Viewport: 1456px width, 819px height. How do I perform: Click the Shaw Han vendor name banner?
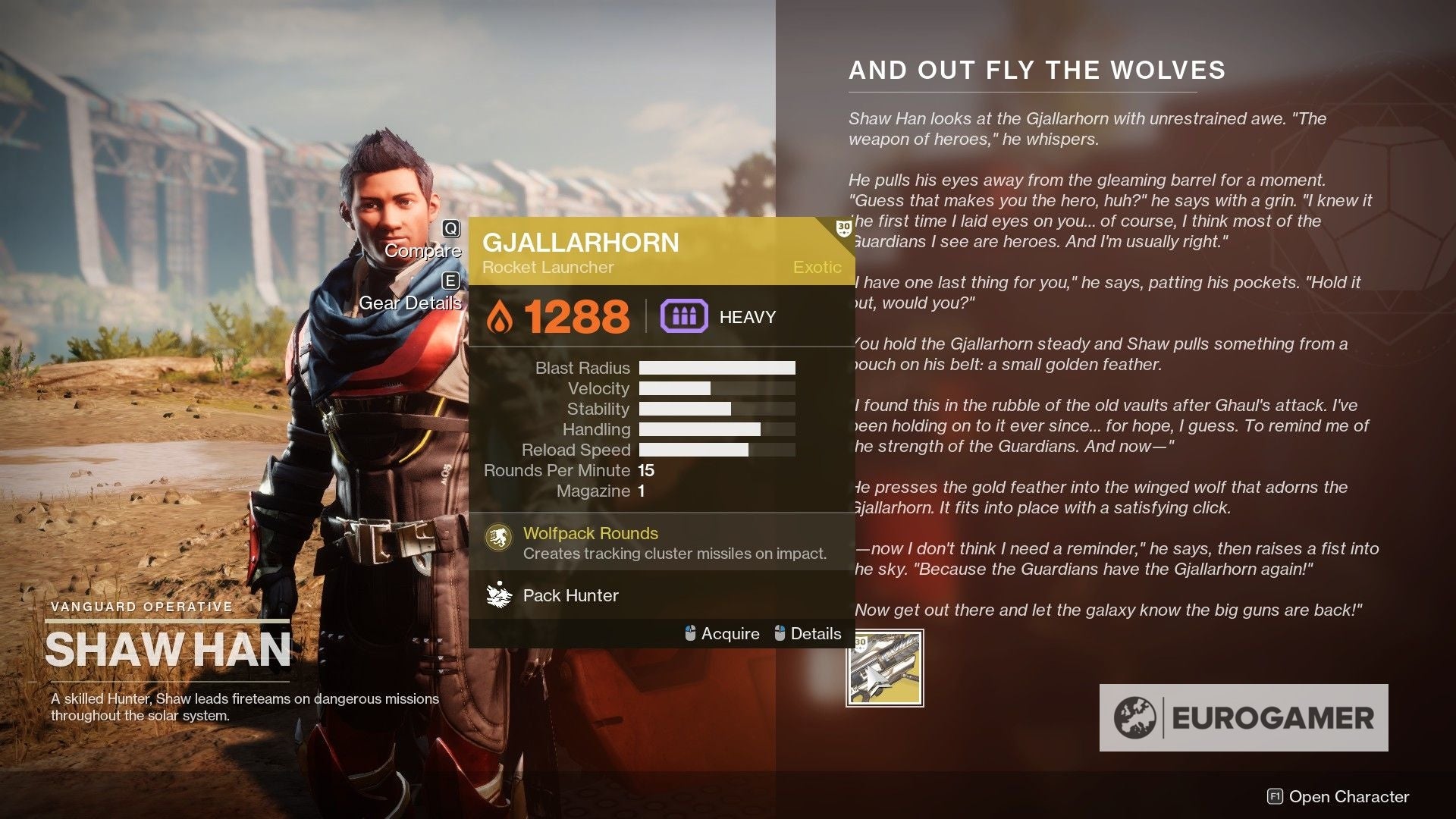(x=168, y=647)
